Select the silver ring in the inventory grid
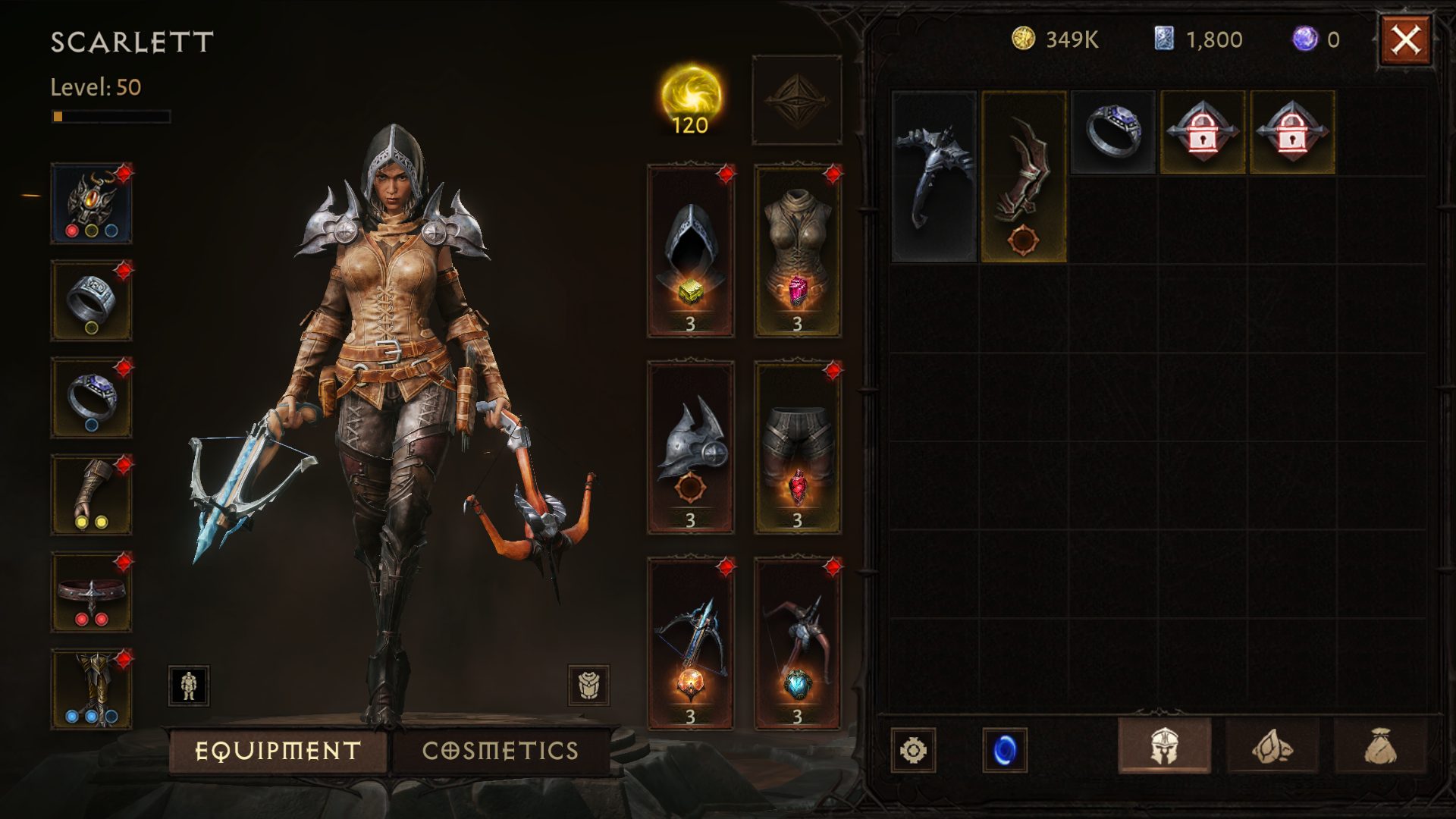1456x819 pixels. (x=1112, y=133)
